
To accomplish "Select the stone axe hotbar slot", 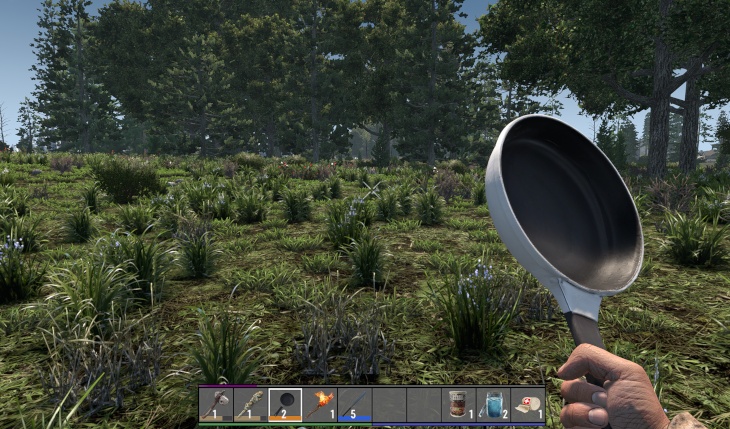I will point(216,404).
